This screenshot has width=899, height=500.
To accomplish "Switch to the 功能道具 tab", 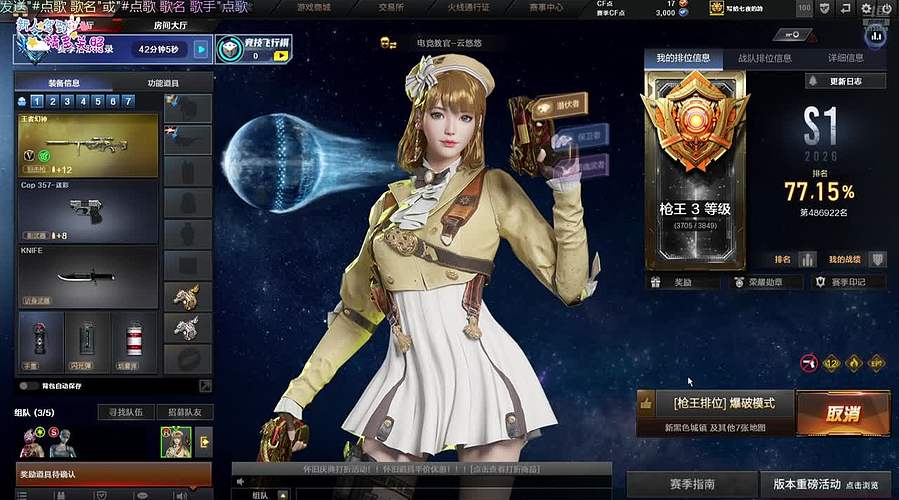I will coord(163,84).
